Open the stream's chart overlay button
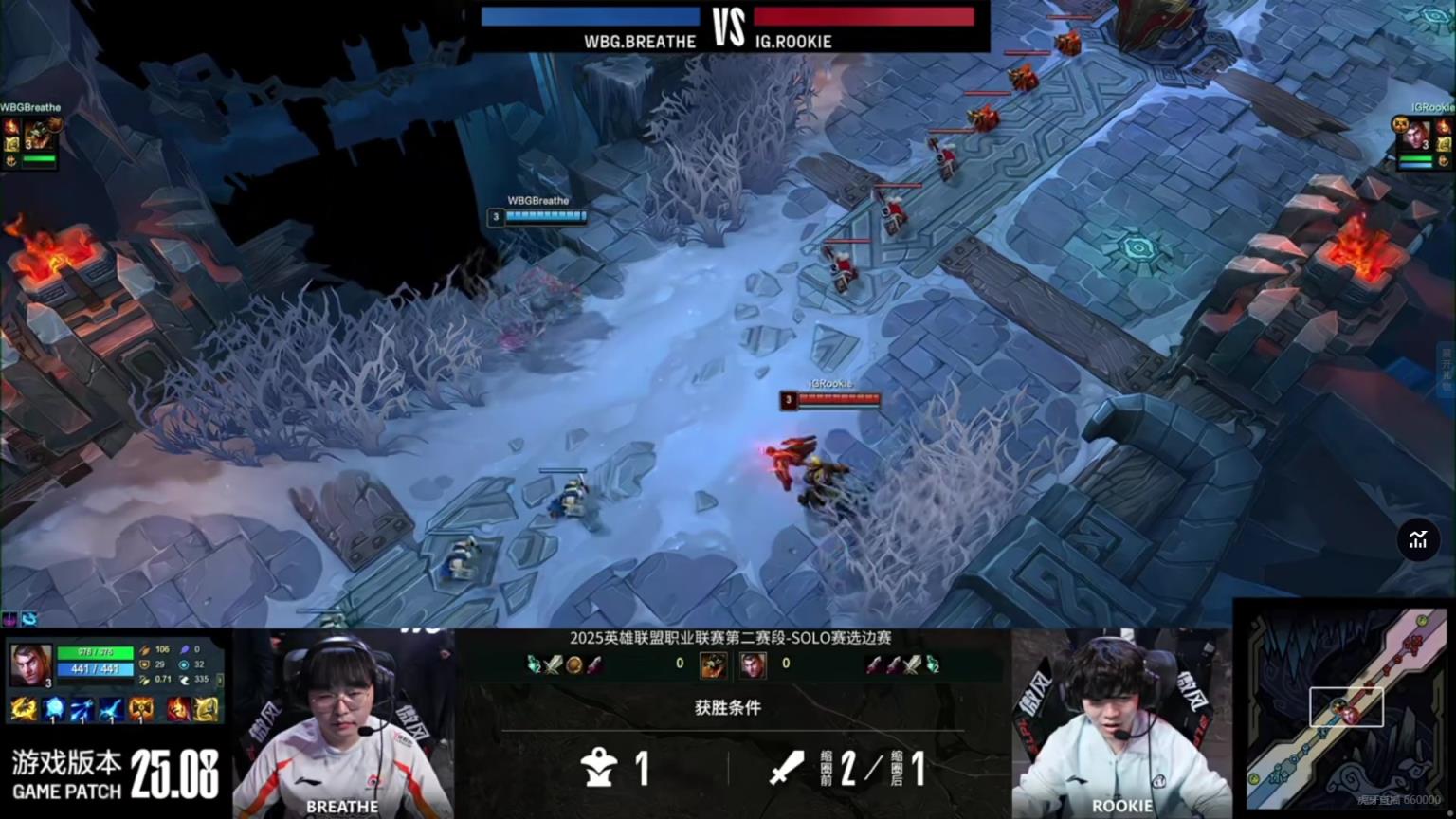Viewport: 1456px width, 819px height. (1418, 540)
